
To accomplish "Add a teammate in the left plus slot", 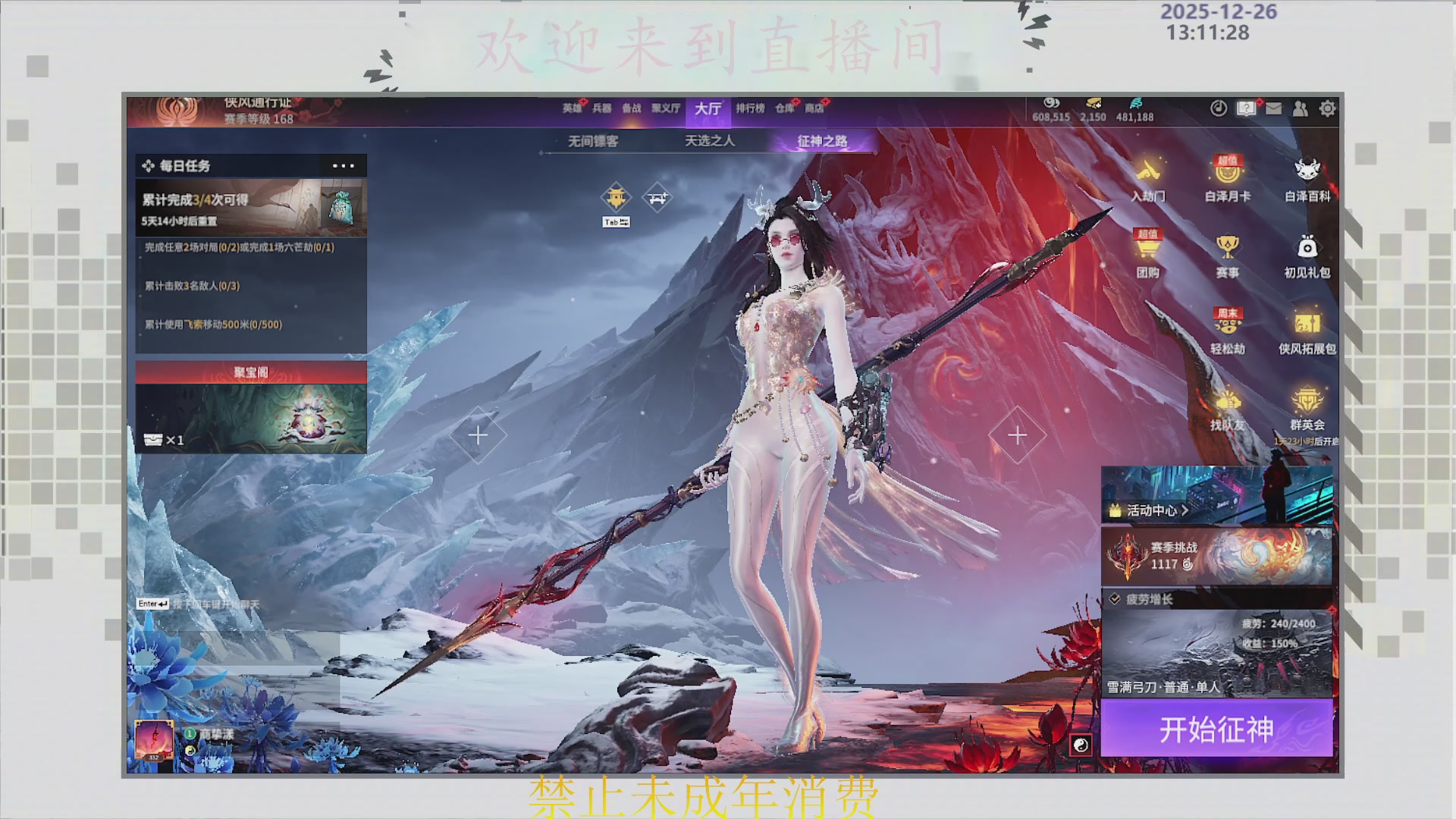I will 478,435.
